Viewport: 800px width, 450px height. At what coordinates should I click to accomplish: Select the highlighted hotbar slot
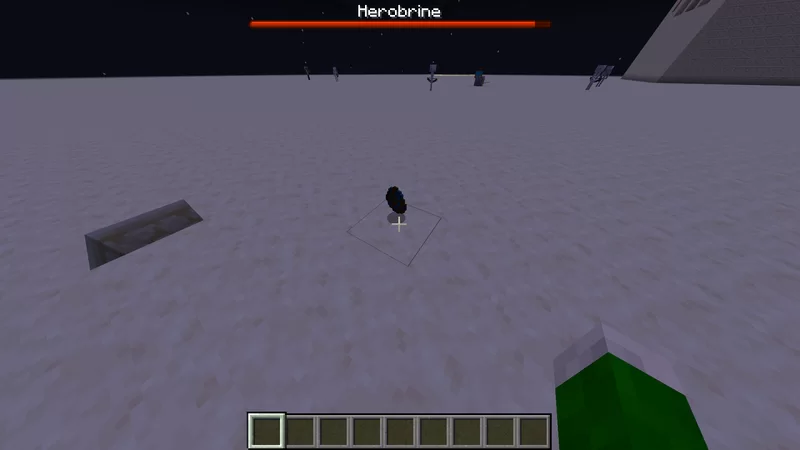267,431
